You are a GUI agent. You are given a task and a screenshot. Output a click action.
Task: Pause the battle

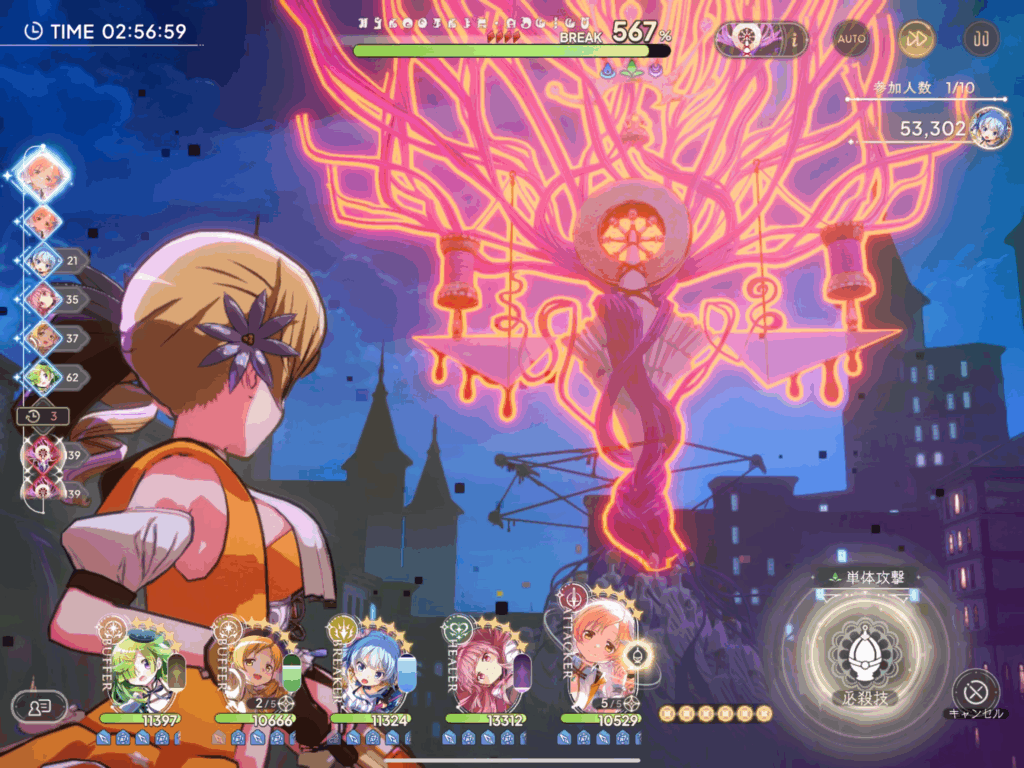[980, 39]
